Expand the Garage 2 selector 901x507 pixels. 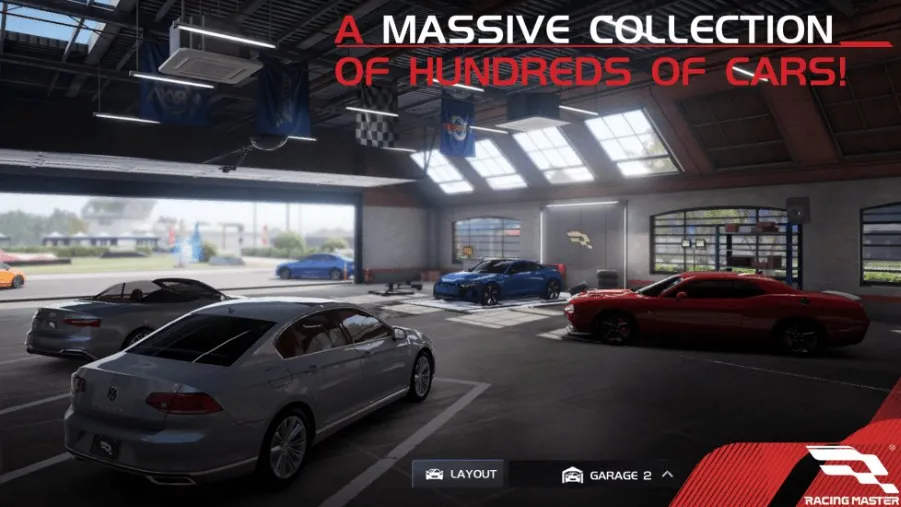click(x=617, y=475)
